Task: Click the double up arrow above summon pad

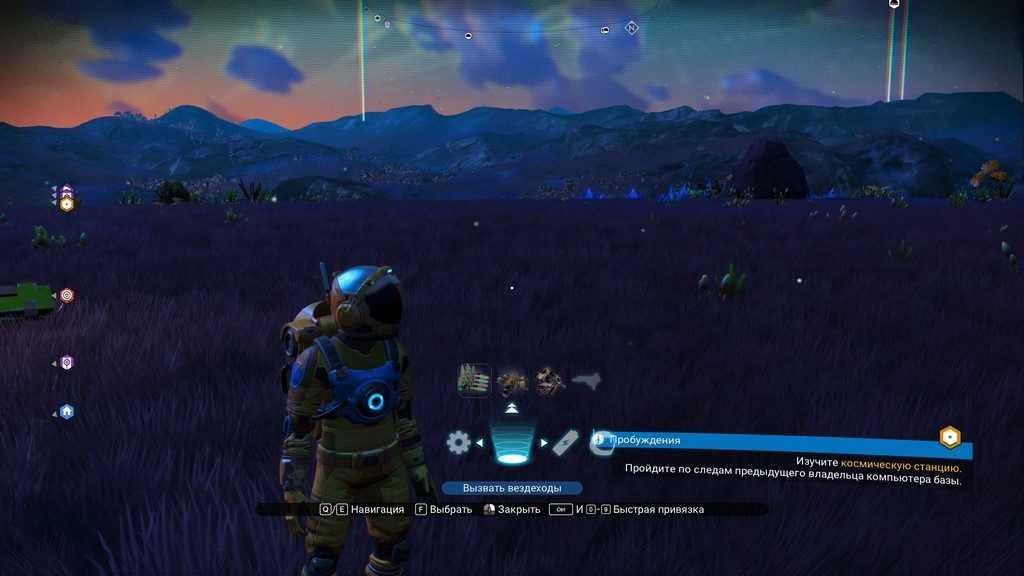Action: (512, 409)
